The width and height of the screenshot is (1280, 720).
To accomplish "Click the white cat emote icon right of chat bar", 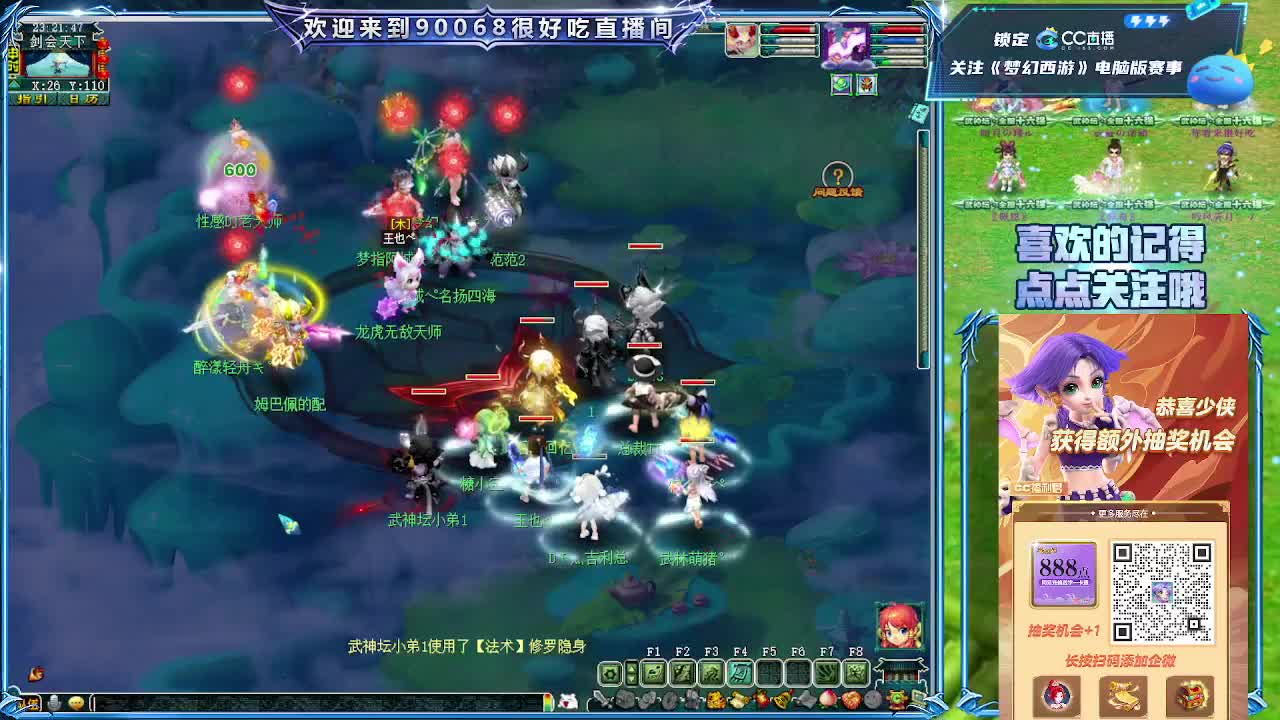I will point(570,699).
